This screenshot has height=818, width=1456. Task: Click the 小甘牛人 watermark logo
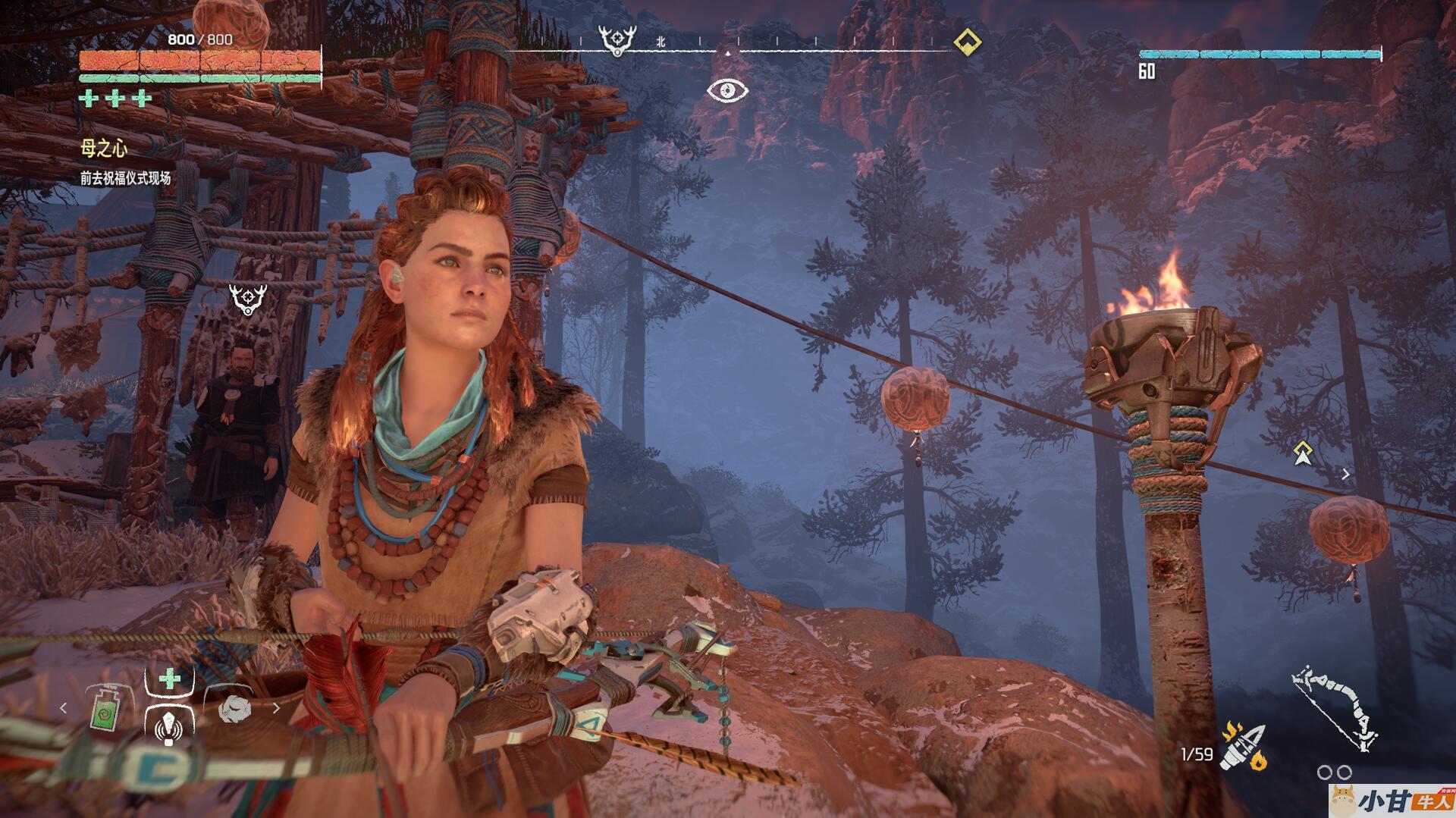1391,801
